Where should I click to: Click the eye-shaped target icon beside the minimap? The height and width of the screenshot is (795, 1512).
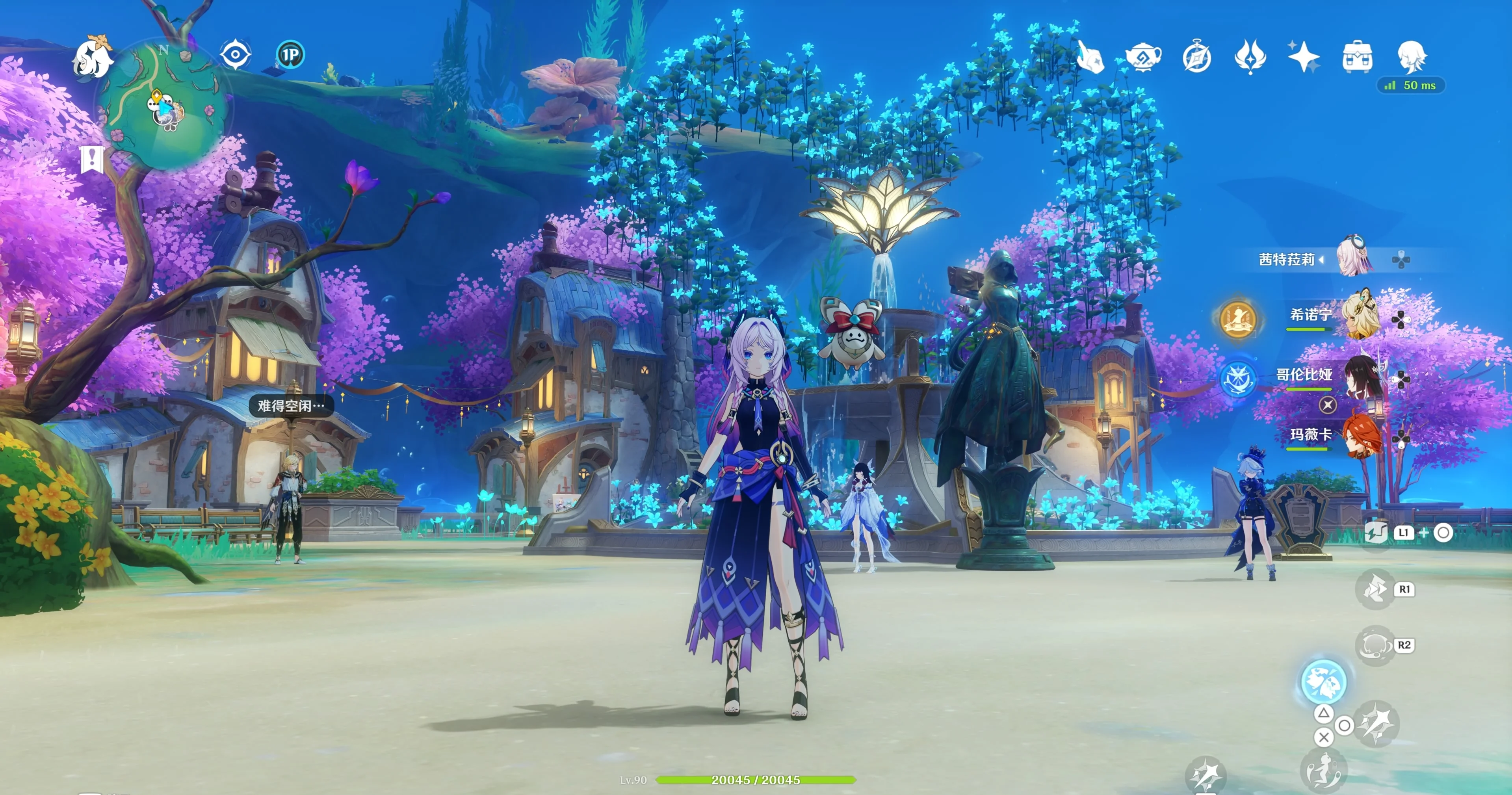coord(235,55)
